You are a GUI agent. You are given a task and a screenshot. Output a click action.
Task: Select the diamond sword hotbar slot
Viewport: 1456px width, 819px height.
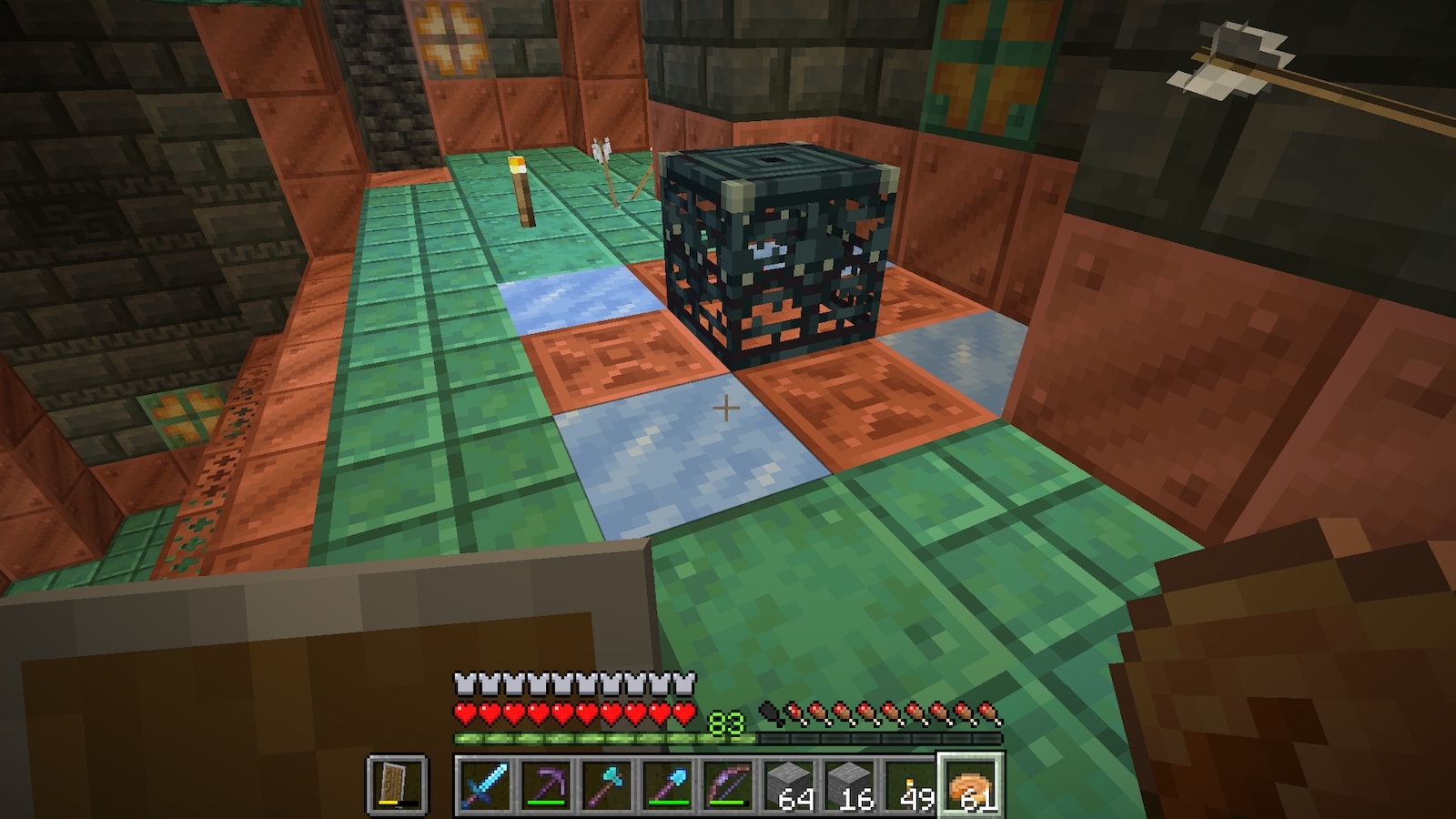pos(486,784)
